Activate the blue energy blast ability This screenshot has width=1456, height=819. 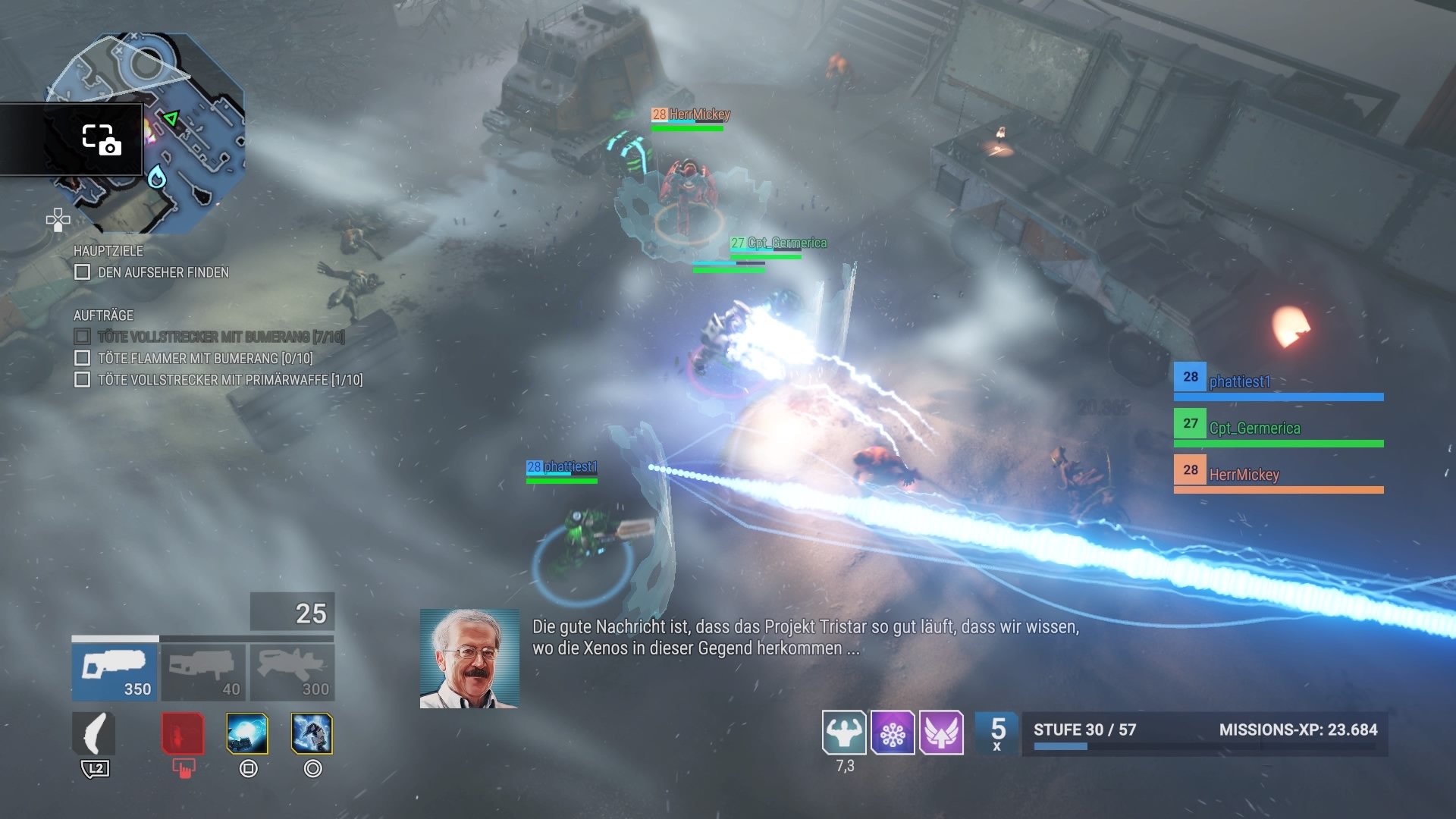[x=247, y=734]
